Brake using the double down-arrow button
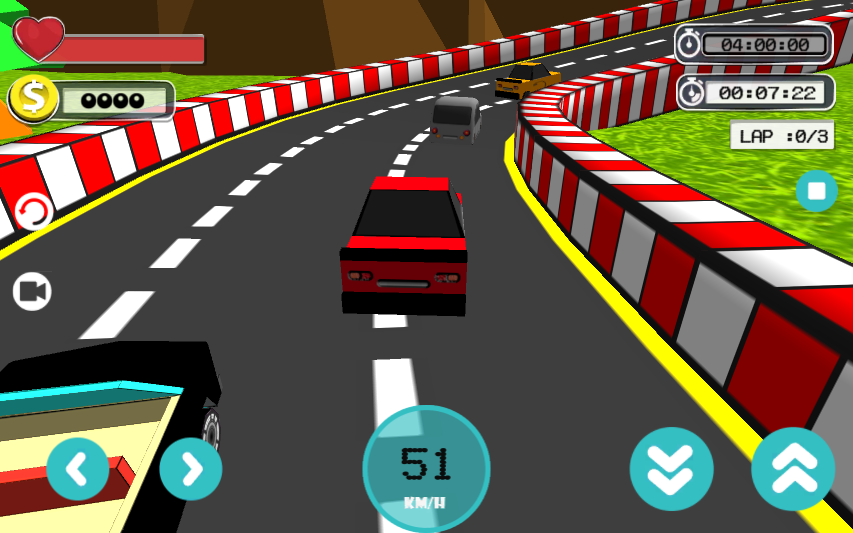853x533 pixels. point(671,468)
